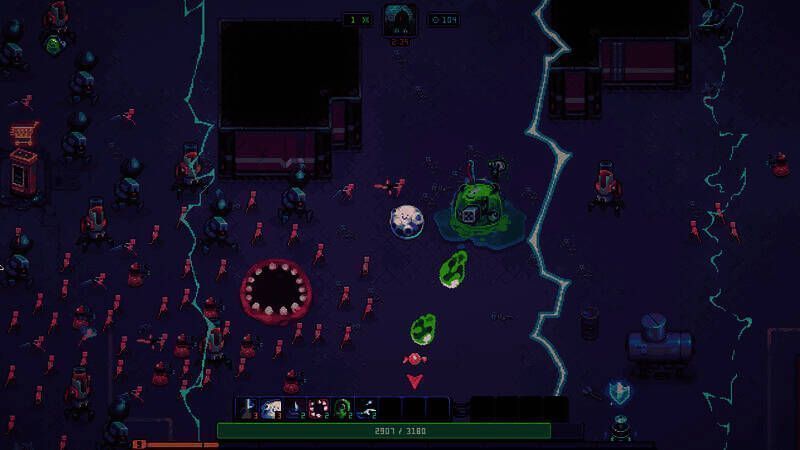Select the red dotted ring item
800x450 pixels.
click(x=319, y=408)
